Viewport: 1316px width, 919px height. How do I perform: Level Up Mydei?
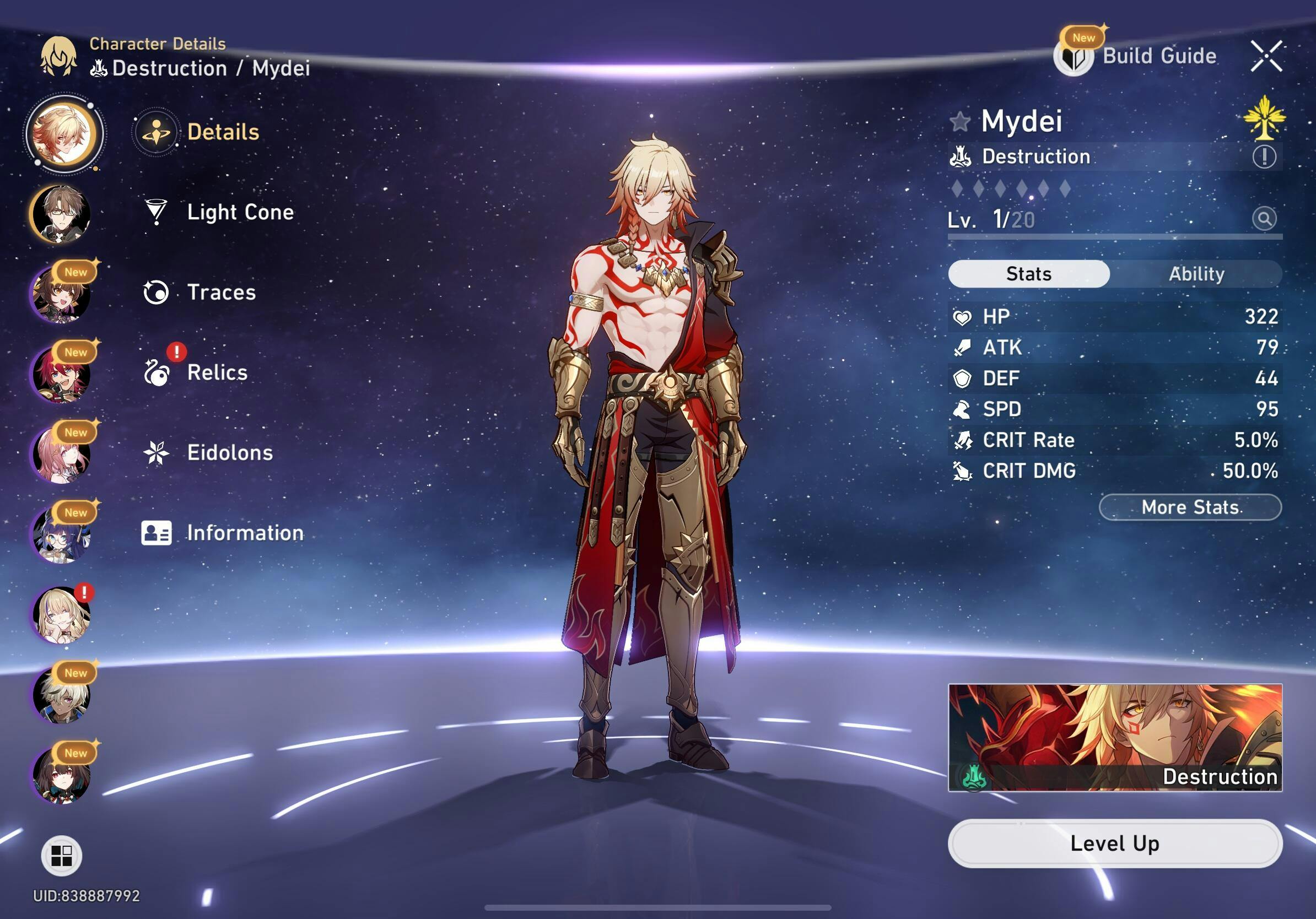click(x=1114, y=844)
